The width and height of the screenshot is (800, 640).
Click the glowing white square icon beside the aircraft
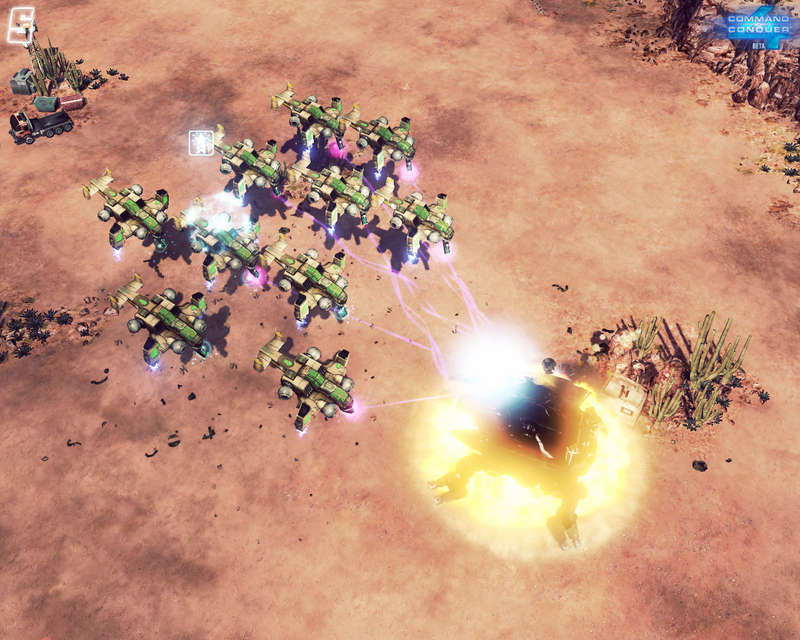(x=200, y=143)
